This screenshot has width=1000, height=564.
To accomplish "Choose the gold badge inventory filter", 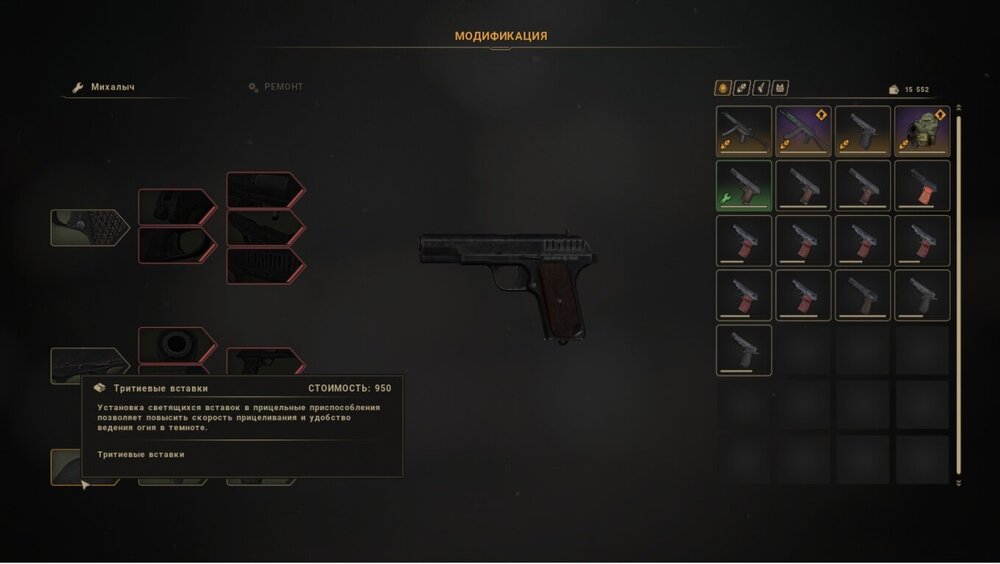I will coord(723,88).
